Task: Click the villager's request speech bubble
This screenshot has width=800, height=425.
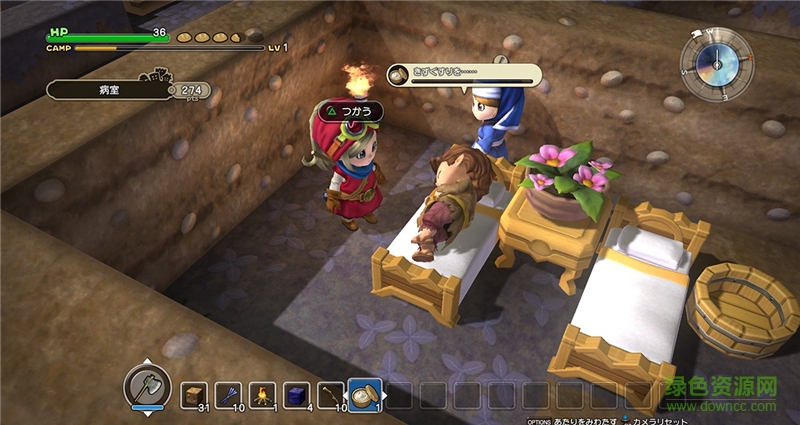Action: [x=464, y=75]
